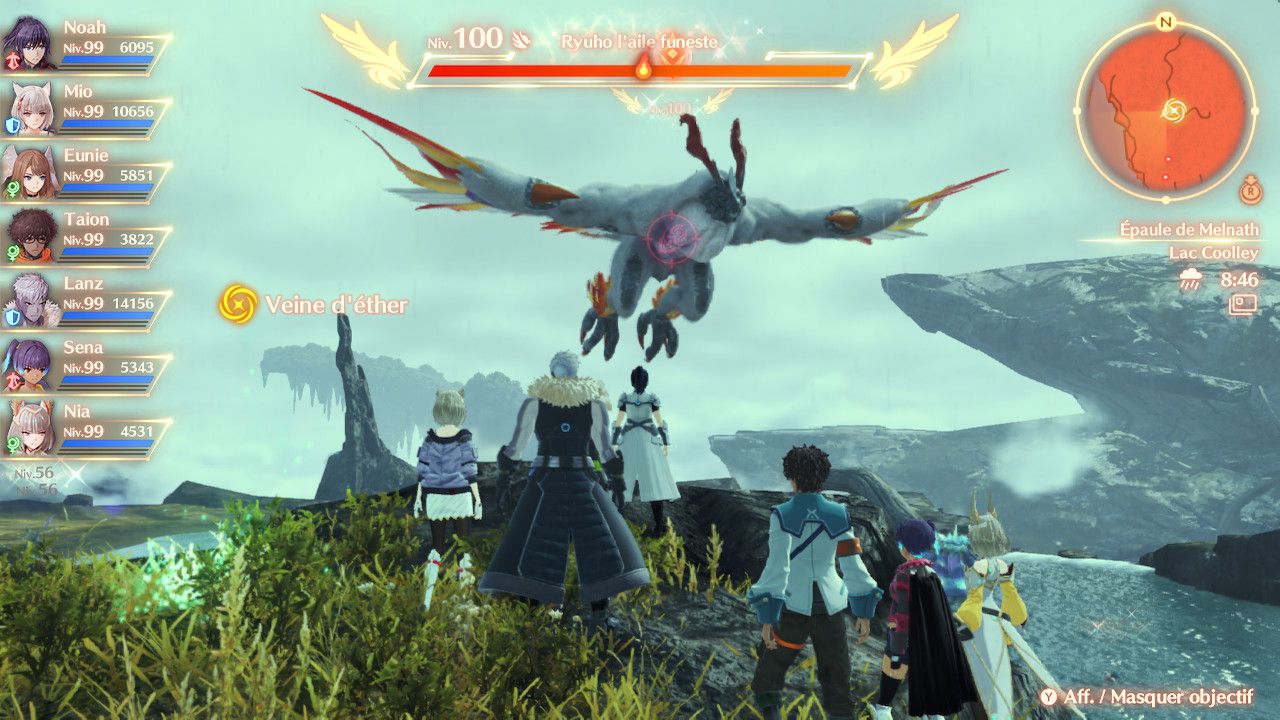Screen dimensions: 1280x720
Task: Choose Eunie in the party list
Action: pos(30,173)
